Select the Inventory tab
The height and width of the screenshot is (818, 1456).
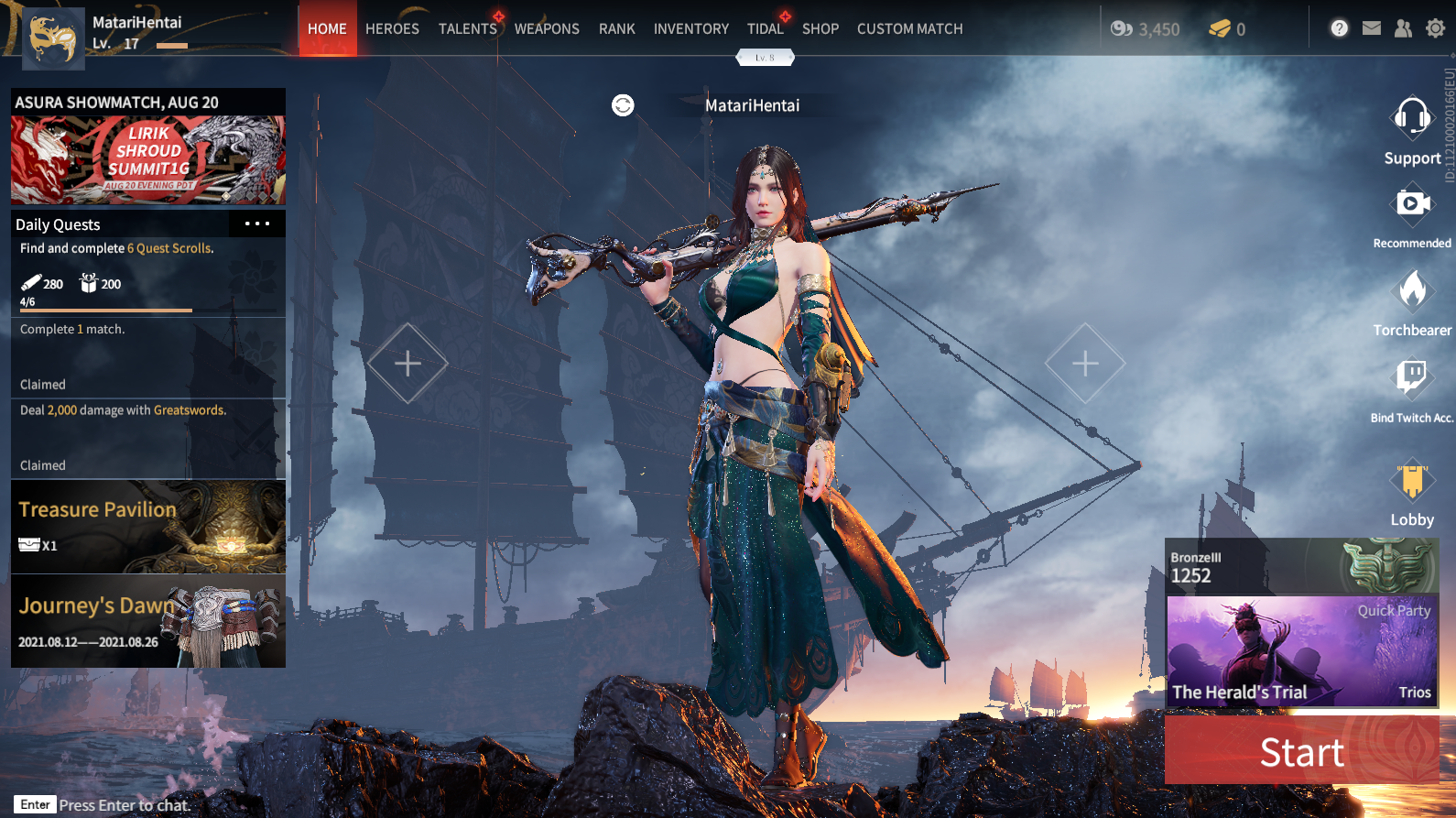(x=690, y=29)
